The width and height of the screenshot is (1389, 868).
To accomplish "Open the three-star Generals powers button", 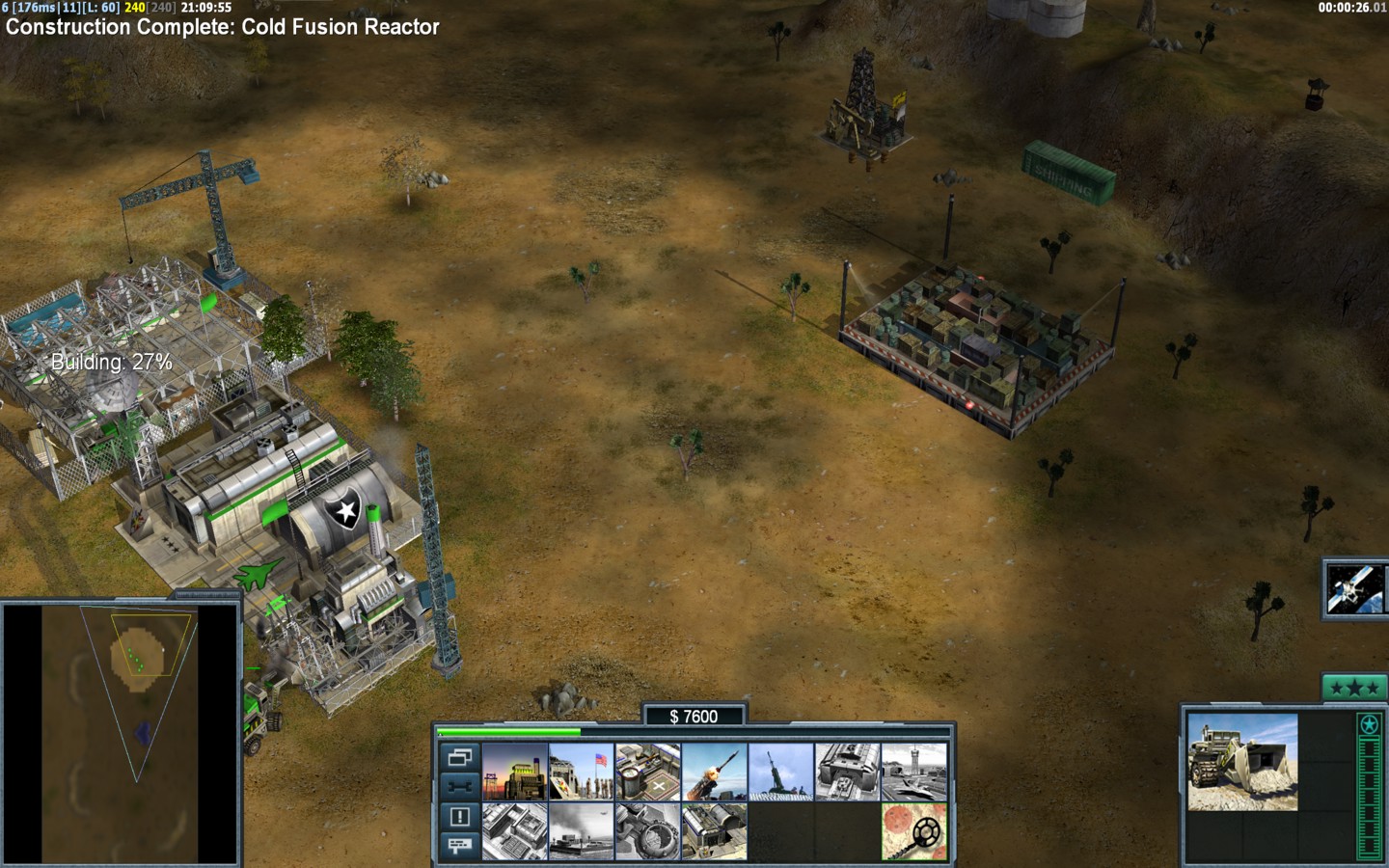I will coord(1354,688).
